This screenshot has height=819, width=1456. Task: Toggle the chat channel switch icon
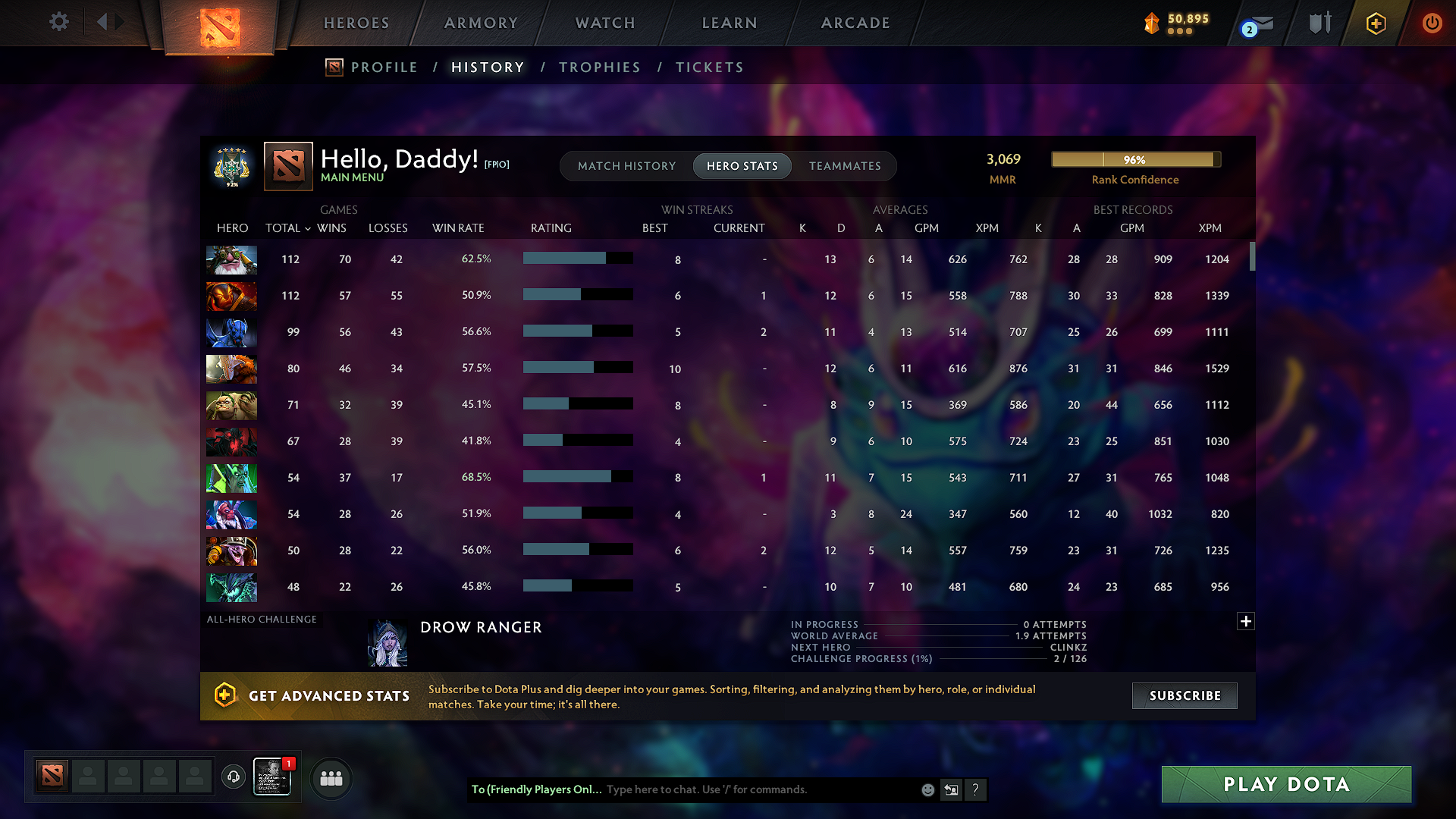tap(951, 789)
